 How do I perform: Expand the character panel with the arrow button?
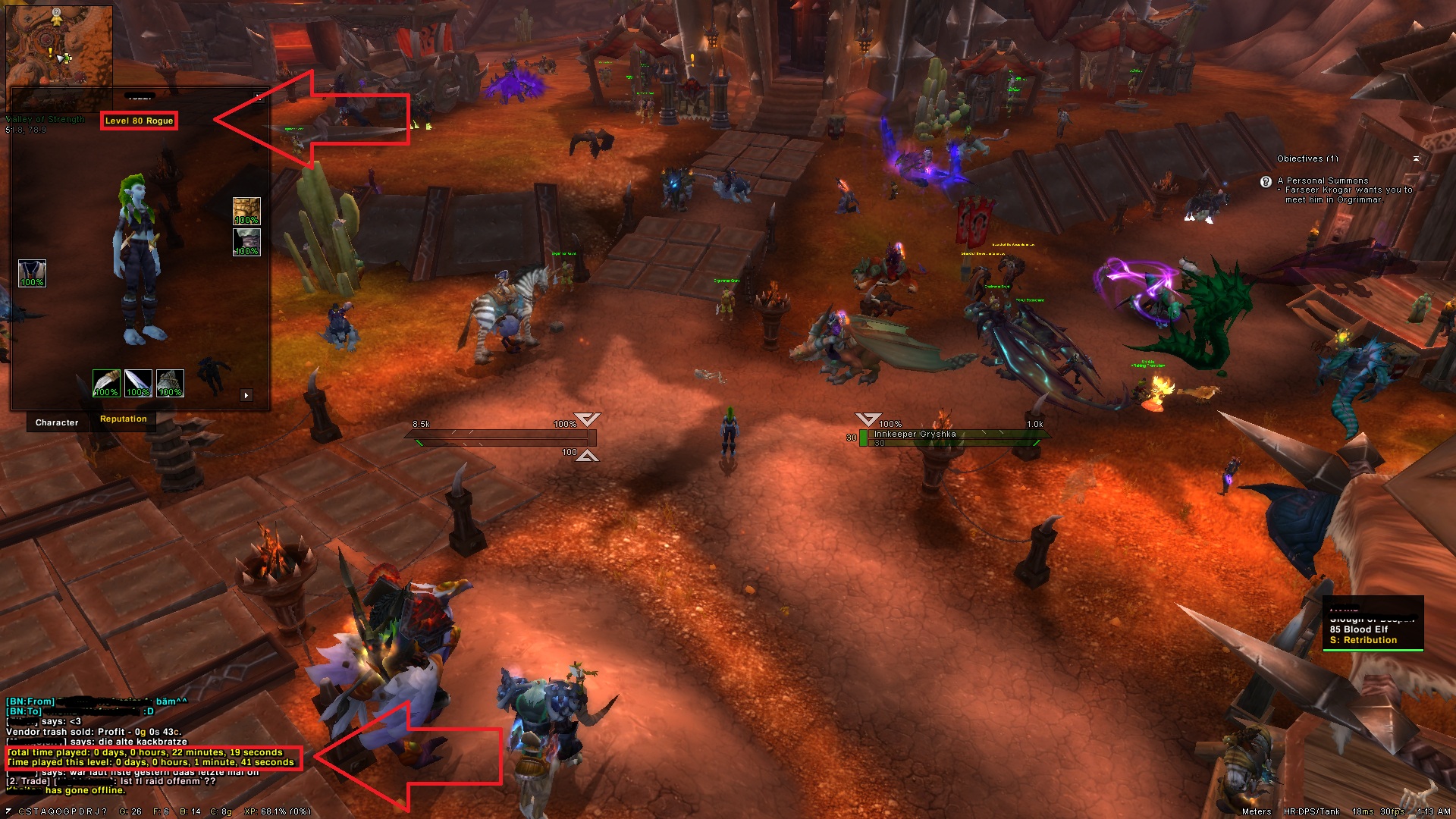pos(246,395)
